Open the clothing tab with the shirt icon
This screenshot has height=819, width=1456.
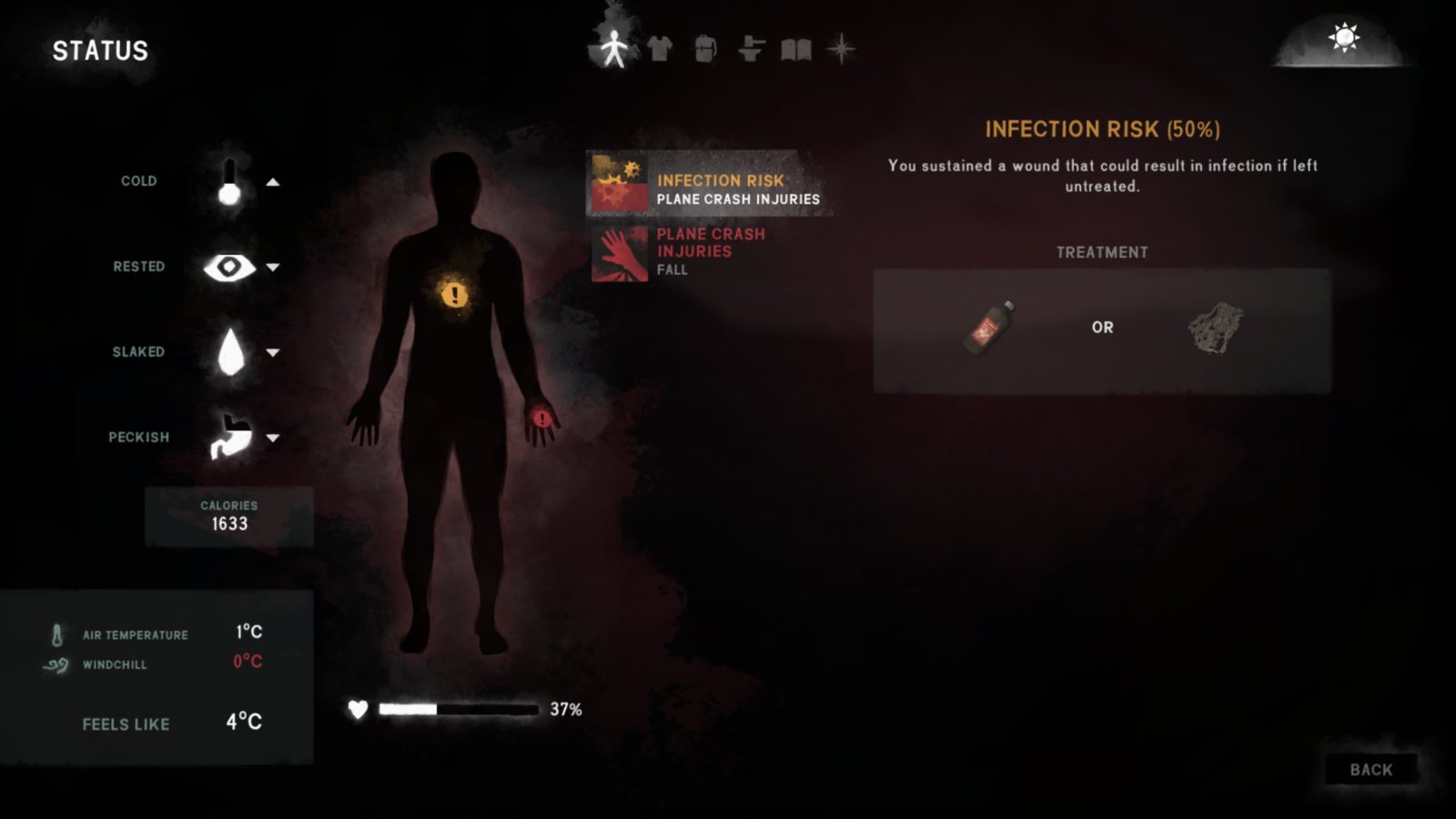660,48
